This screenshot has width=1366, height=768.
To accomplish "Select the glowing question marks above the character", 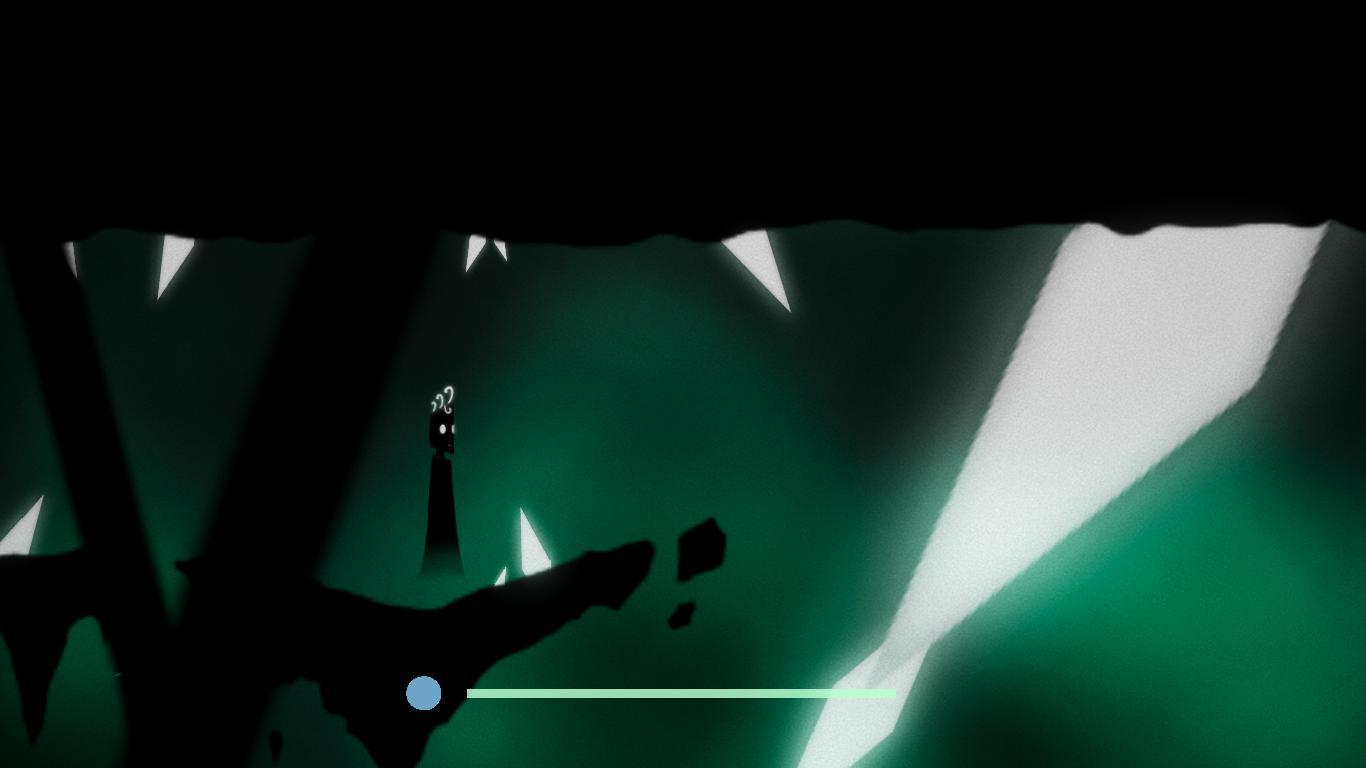I will pos(443,396).
